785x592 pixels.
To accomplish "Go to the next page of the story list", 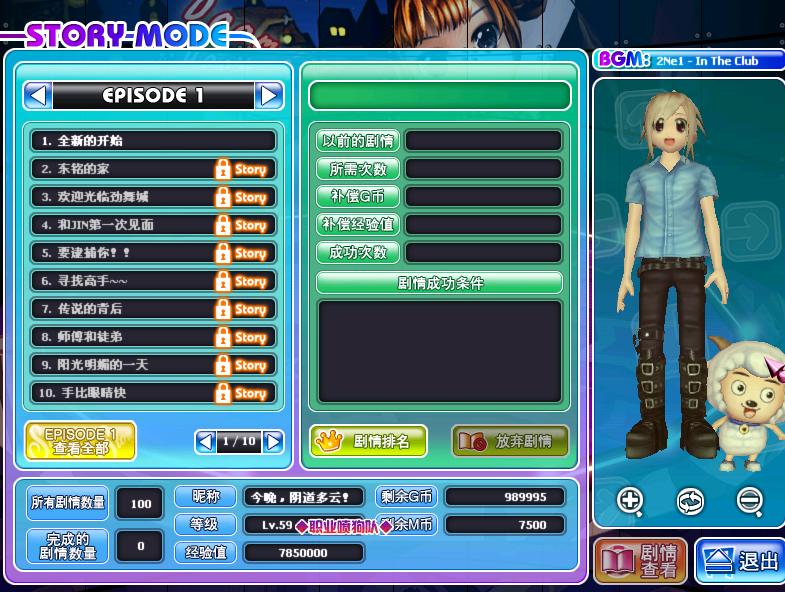I will point(273,441).
